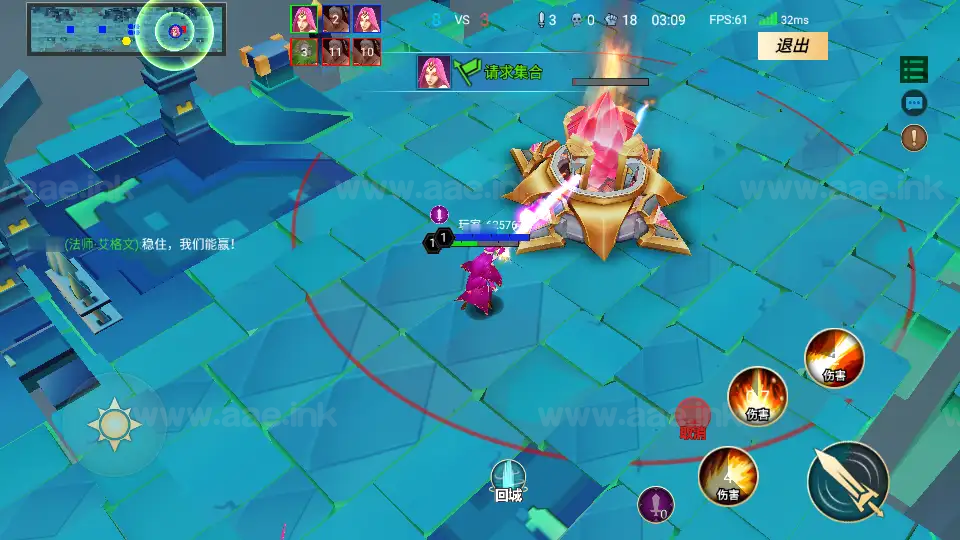The image size is (960, 540).
Task: Open the blue chat bubble icon
Action: tap(914, 103)
